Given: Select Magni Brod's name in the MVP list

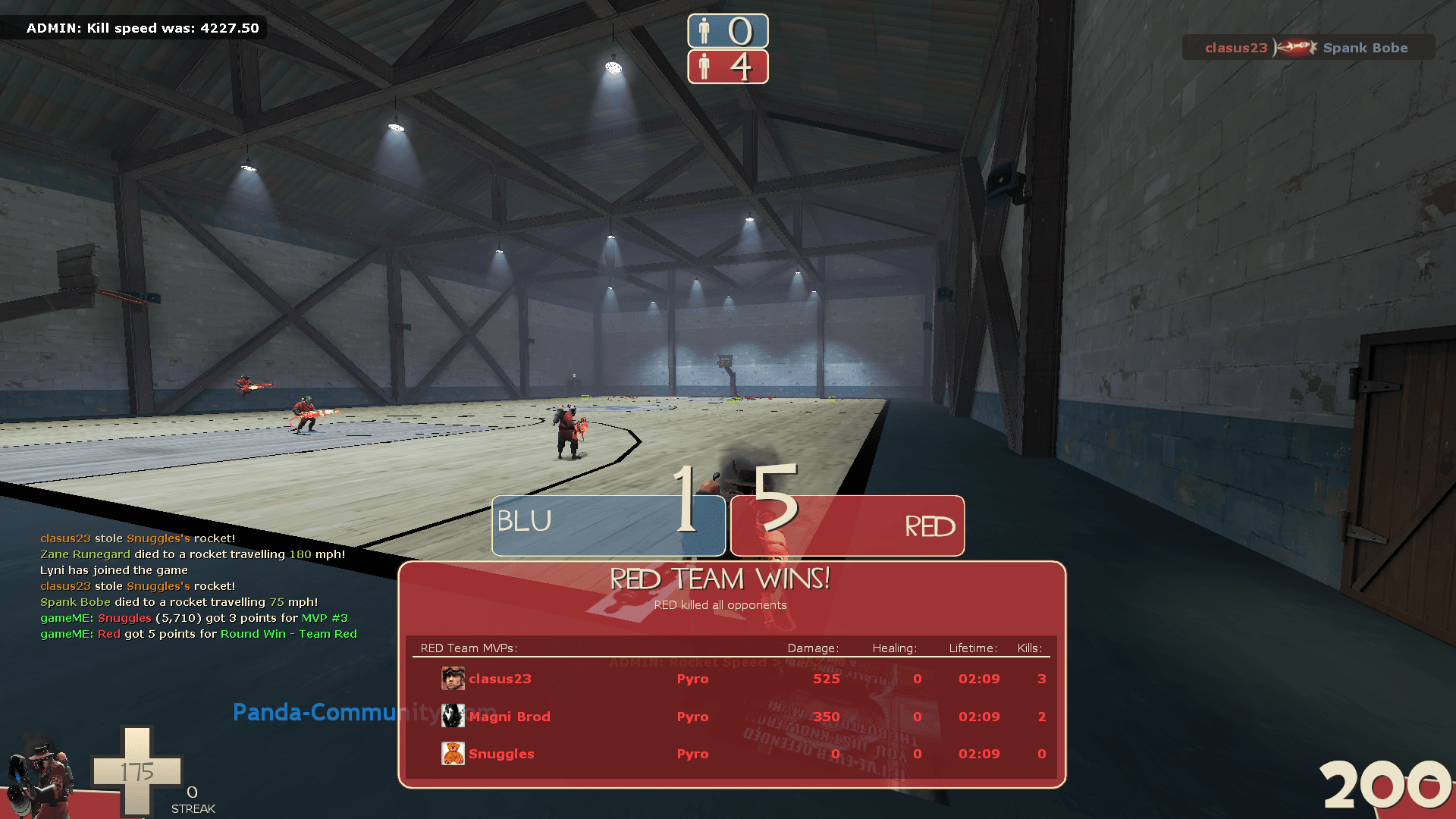Looking at the screenshot, I should point(509,717).
